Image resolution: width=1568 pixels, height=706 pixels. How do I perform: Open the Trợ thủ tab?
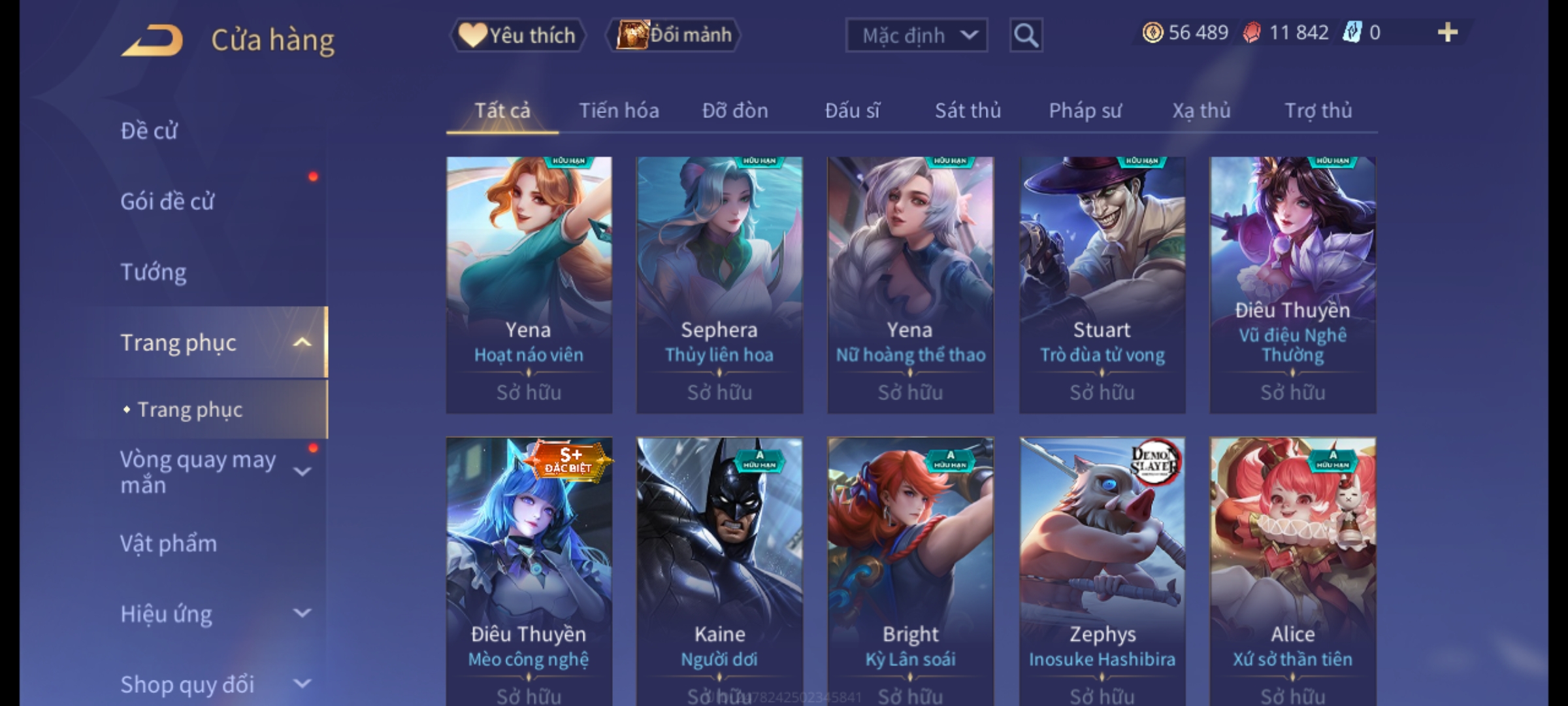coord(1318,110)
